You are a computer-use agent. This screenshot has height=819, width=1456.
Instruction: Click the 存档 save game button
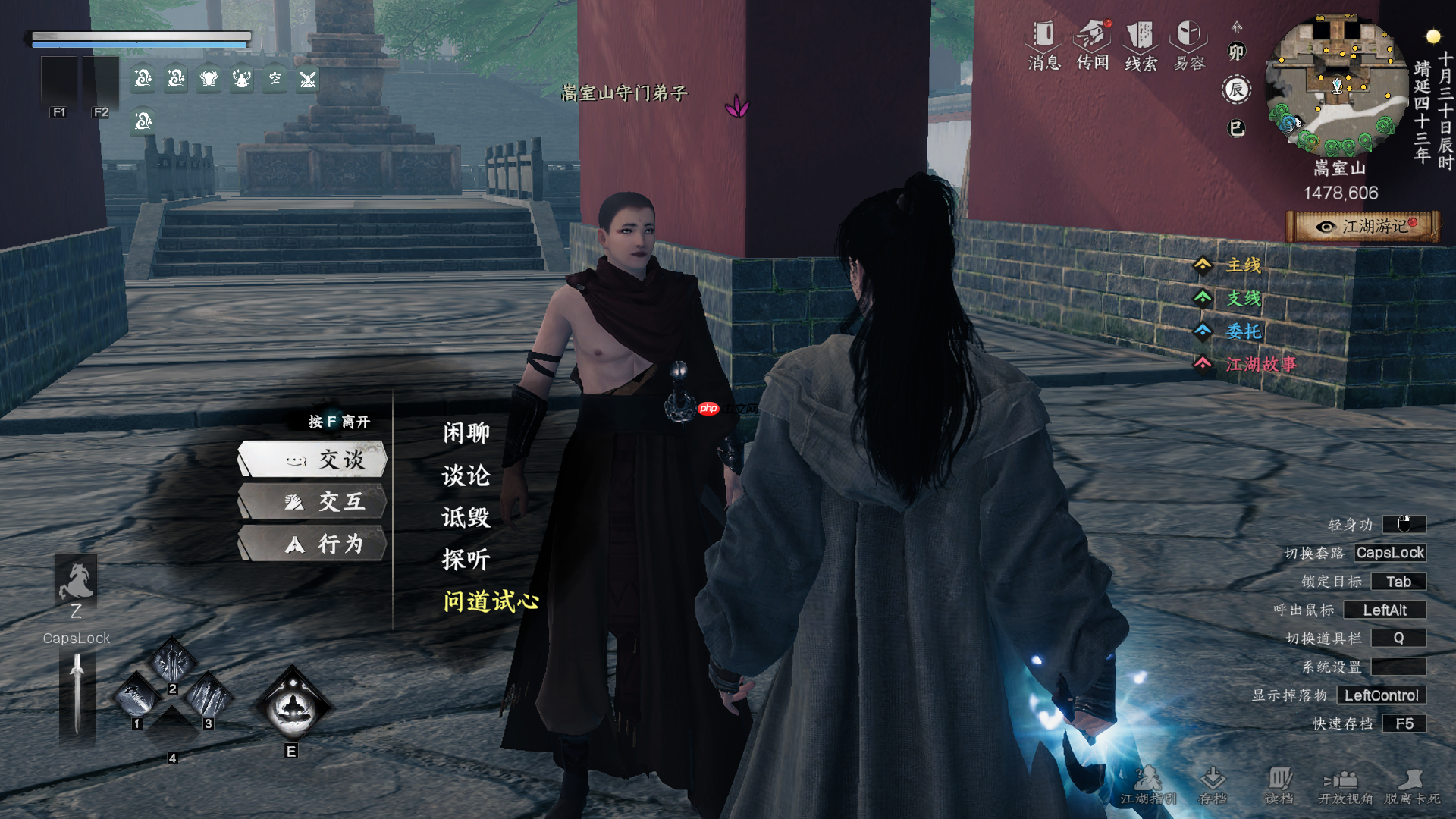click(1213, 785)
